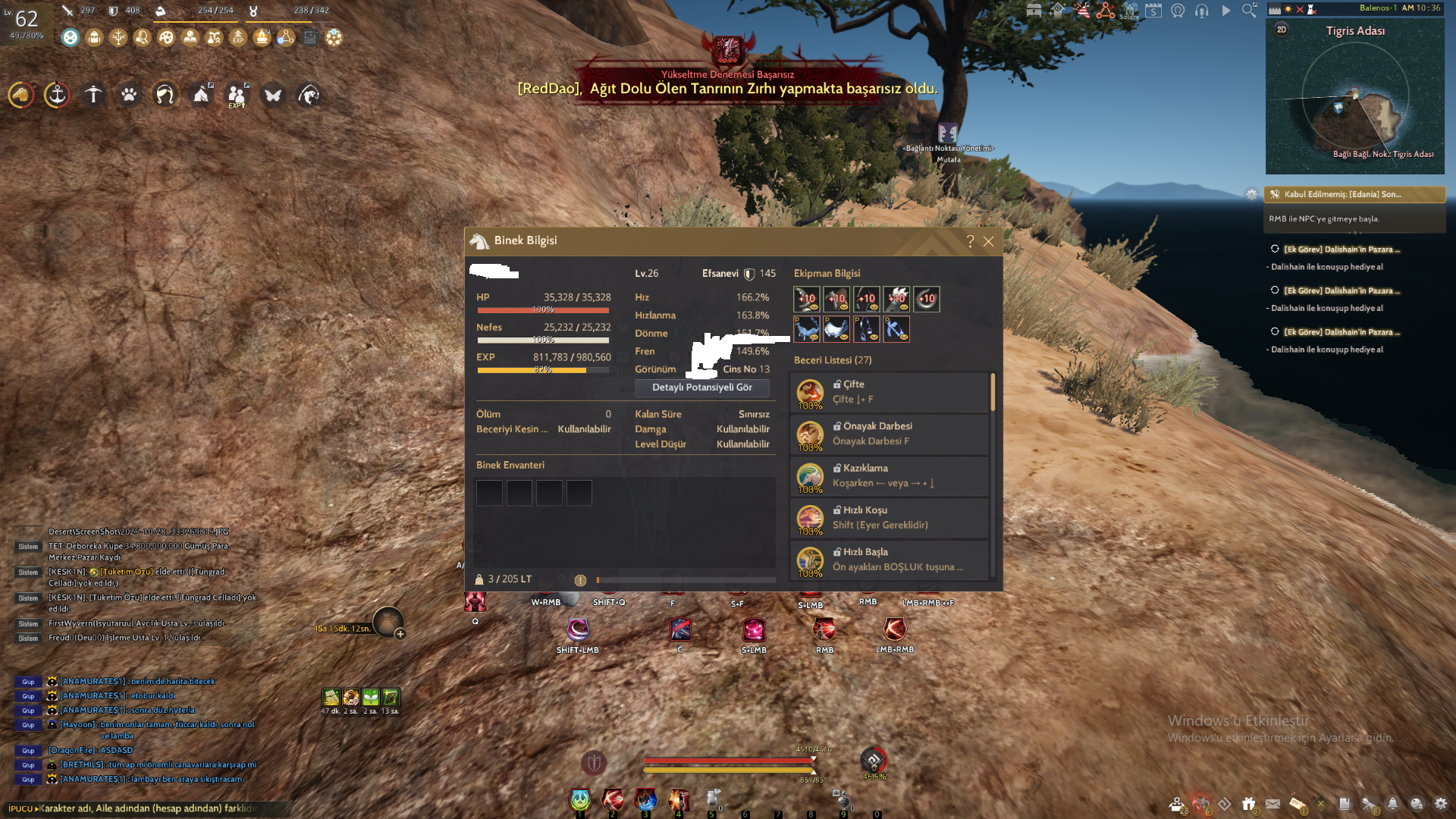
Task: Select the first Dalishain'in Pazara quest entry
Action: click(1341, 249)
